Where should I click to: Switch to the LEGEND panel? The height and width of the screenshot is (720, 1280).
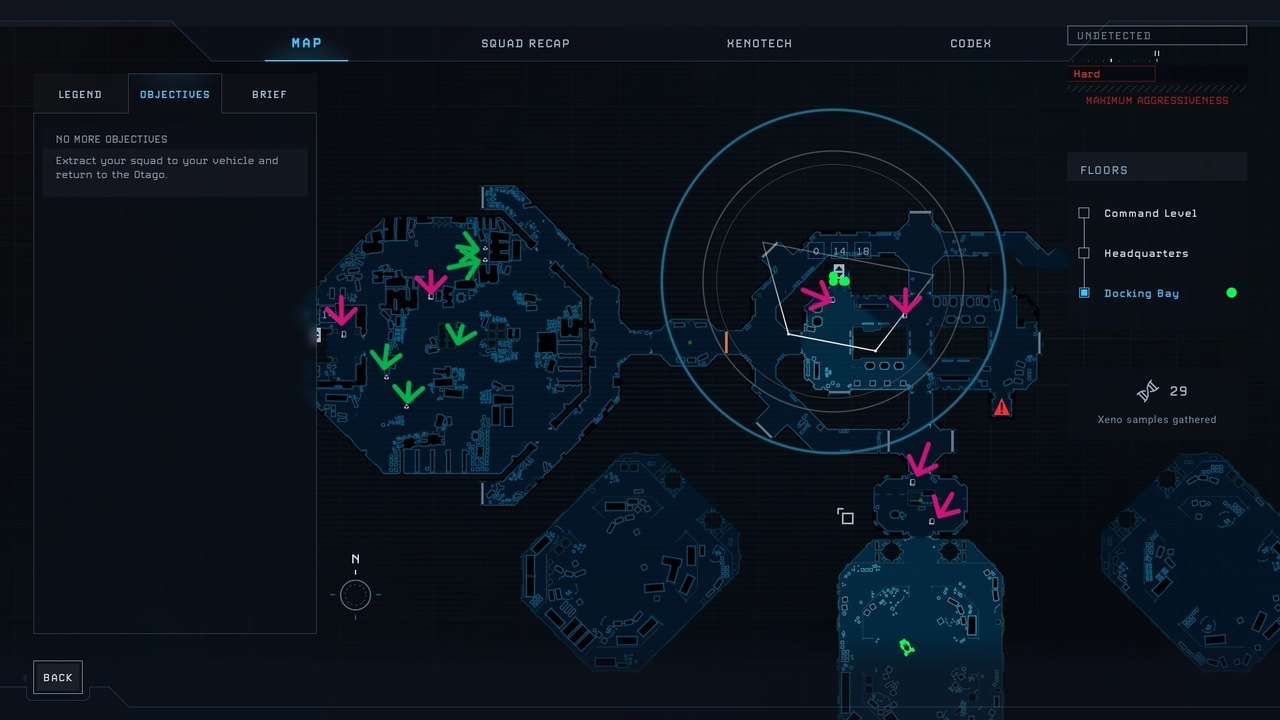click(x=80, y=94)
